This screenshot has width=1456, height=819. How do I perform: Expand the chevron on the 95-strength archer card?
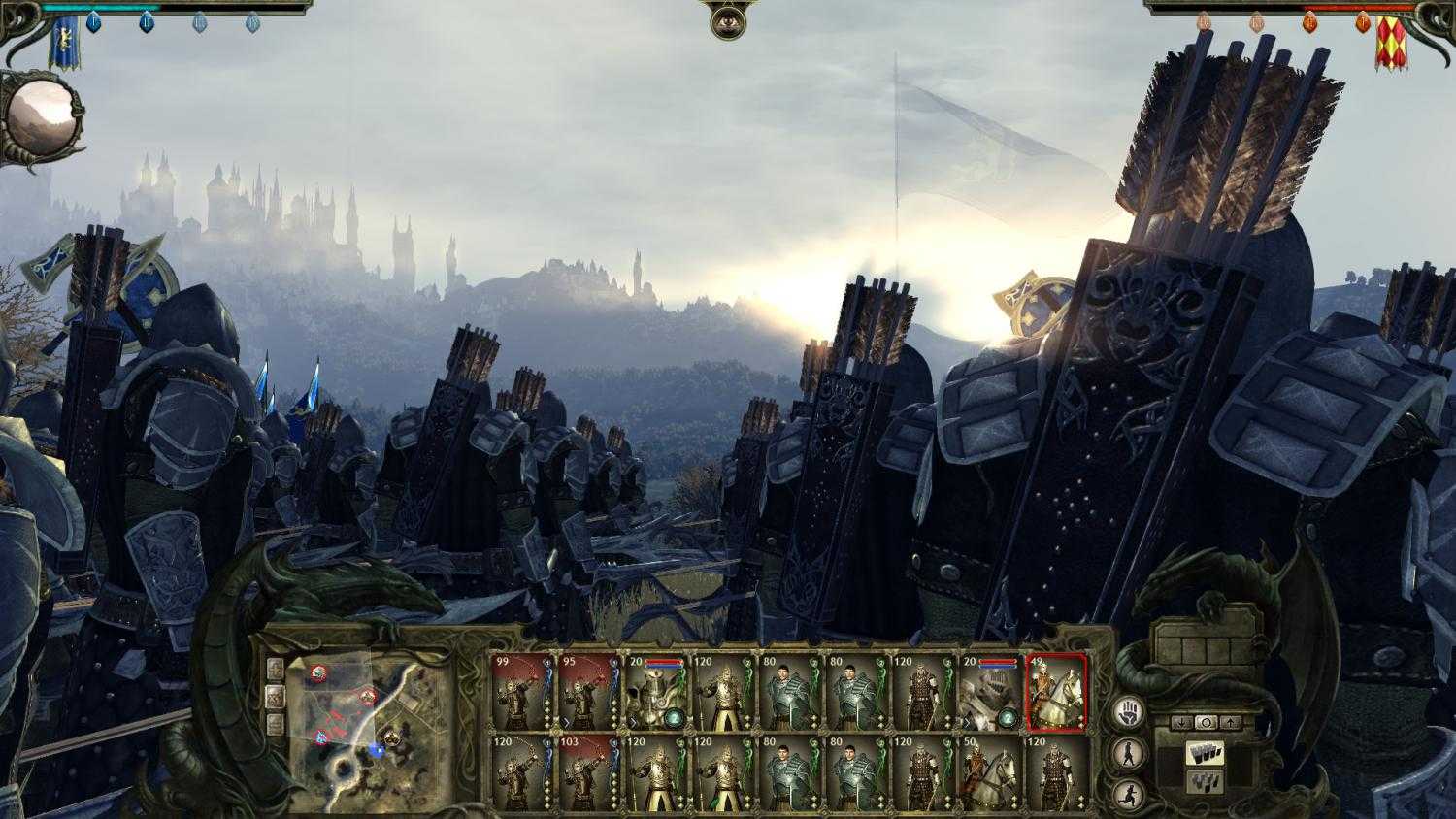click(x=568, y=721)
